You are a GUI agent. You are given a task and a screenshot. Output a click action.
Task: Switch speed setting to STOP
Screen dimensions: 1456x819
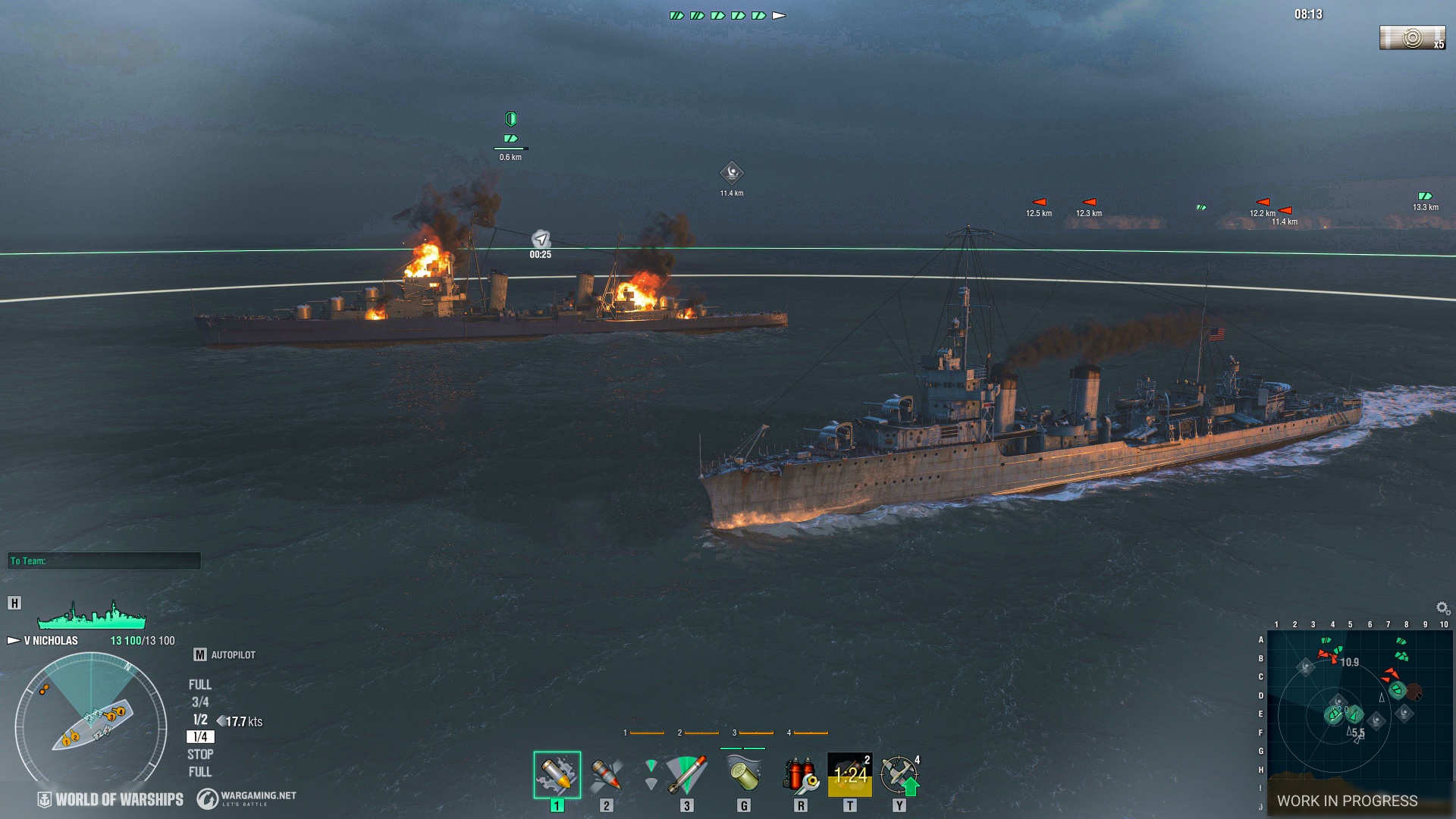(199, 754)
